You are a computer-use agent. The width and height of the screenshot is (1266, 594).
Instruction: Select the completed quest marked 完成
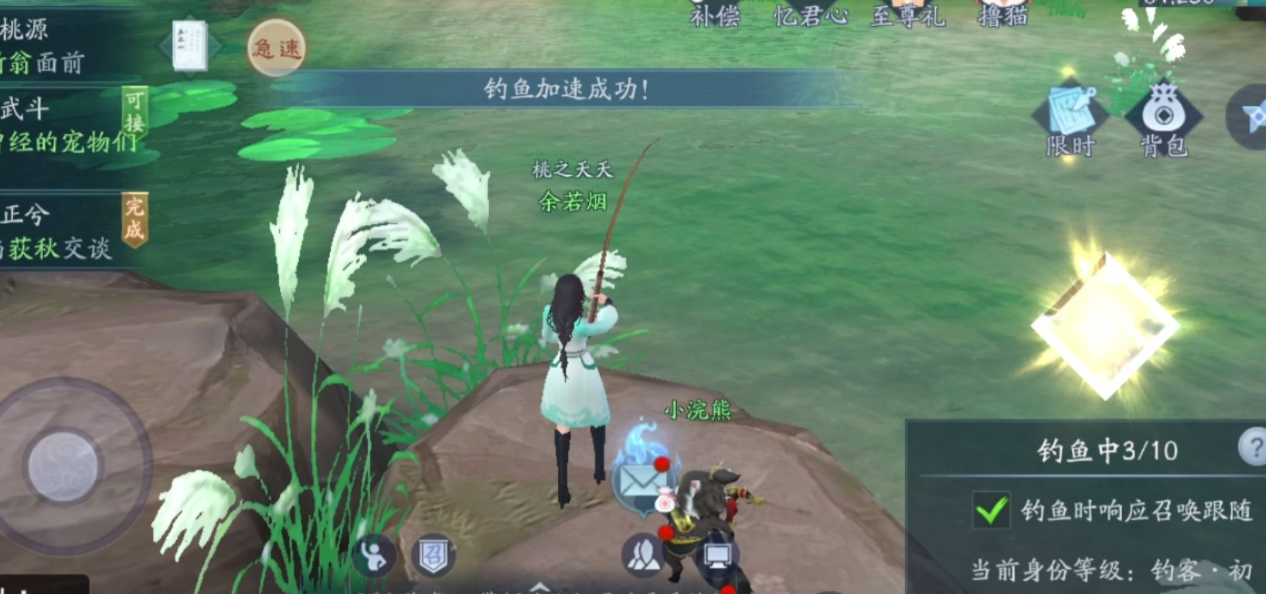point(70,230)
